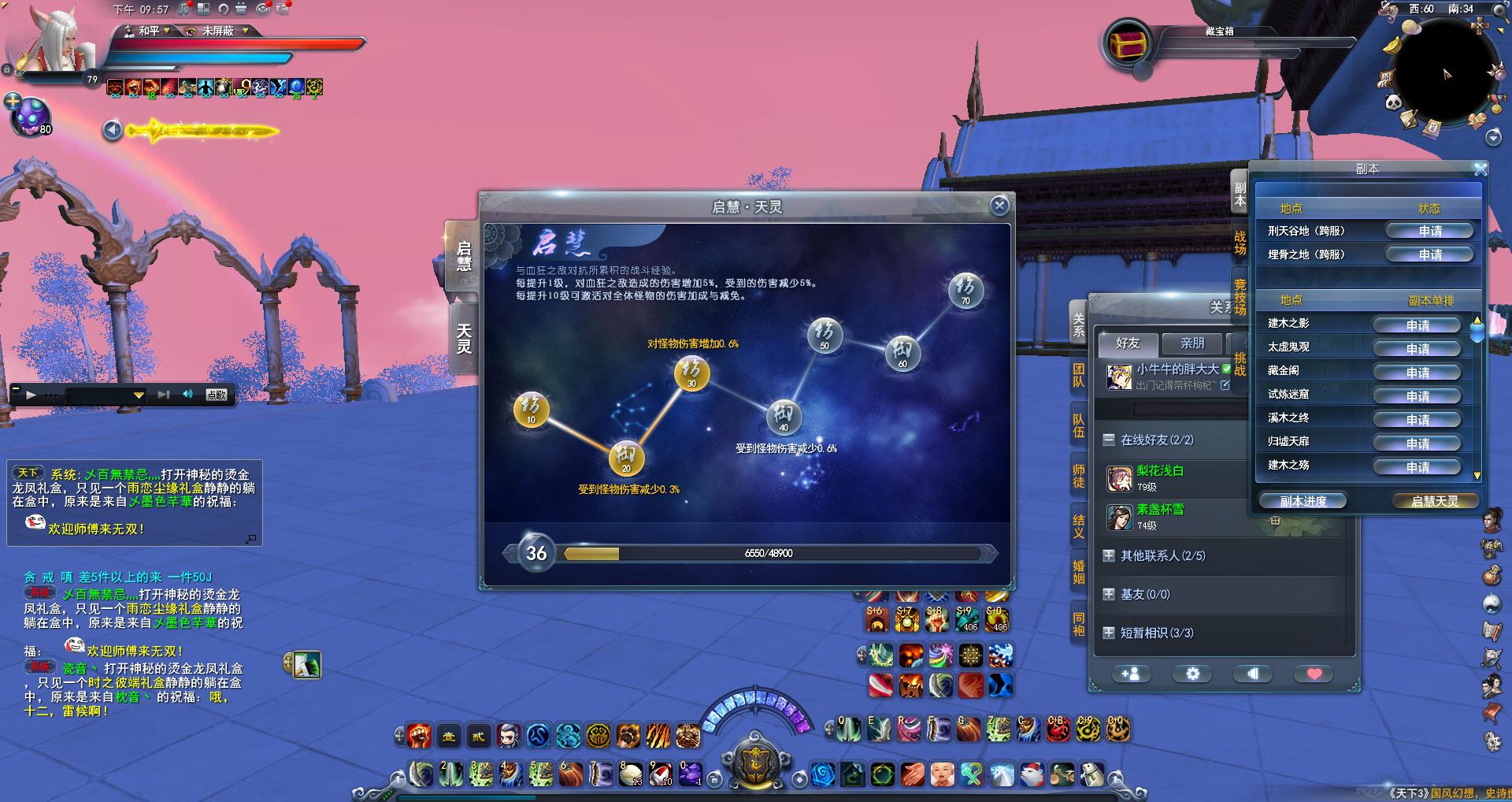Click the circular minimap
The width and height of the screenshot is (1512, 802).
(x=1447, y=75)
